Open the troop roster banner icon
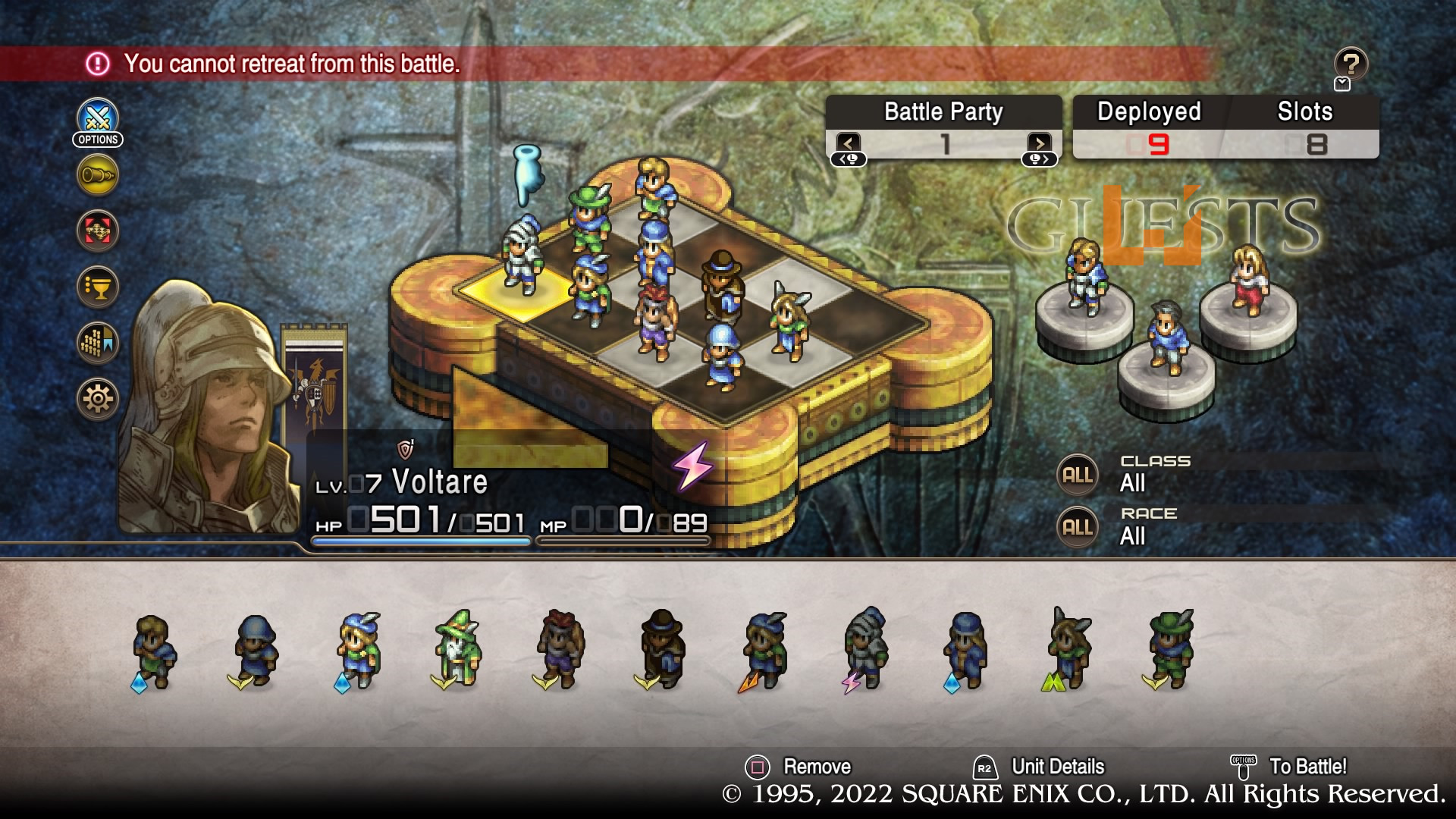This screenshot has height=819, width=1456. [x=98, y=343]
